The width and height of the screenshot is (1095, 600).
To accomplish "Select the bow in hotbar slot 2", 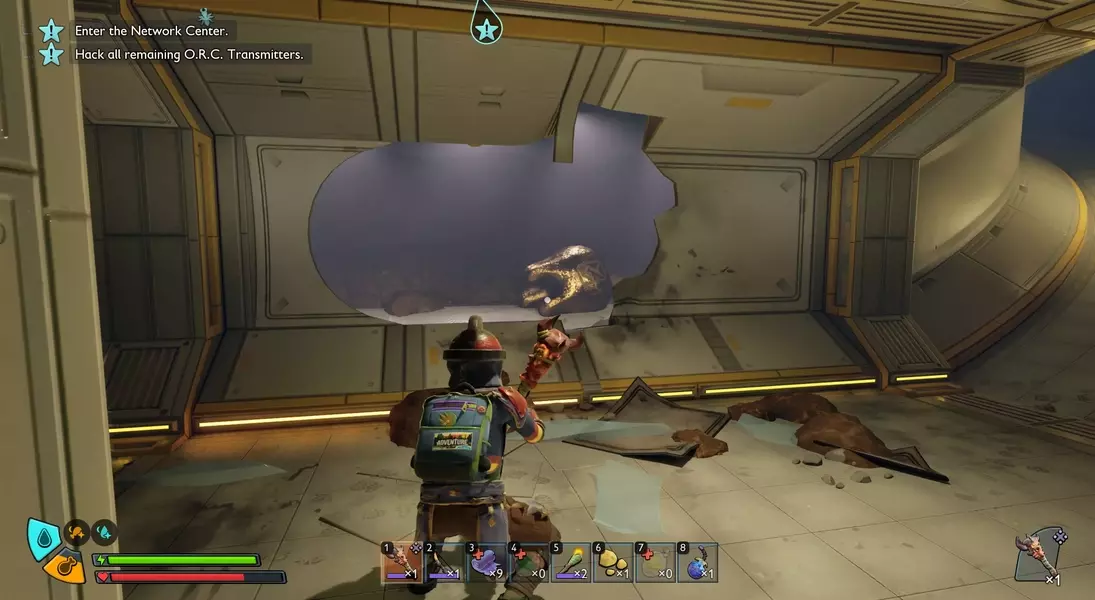I will click(445, 563).
